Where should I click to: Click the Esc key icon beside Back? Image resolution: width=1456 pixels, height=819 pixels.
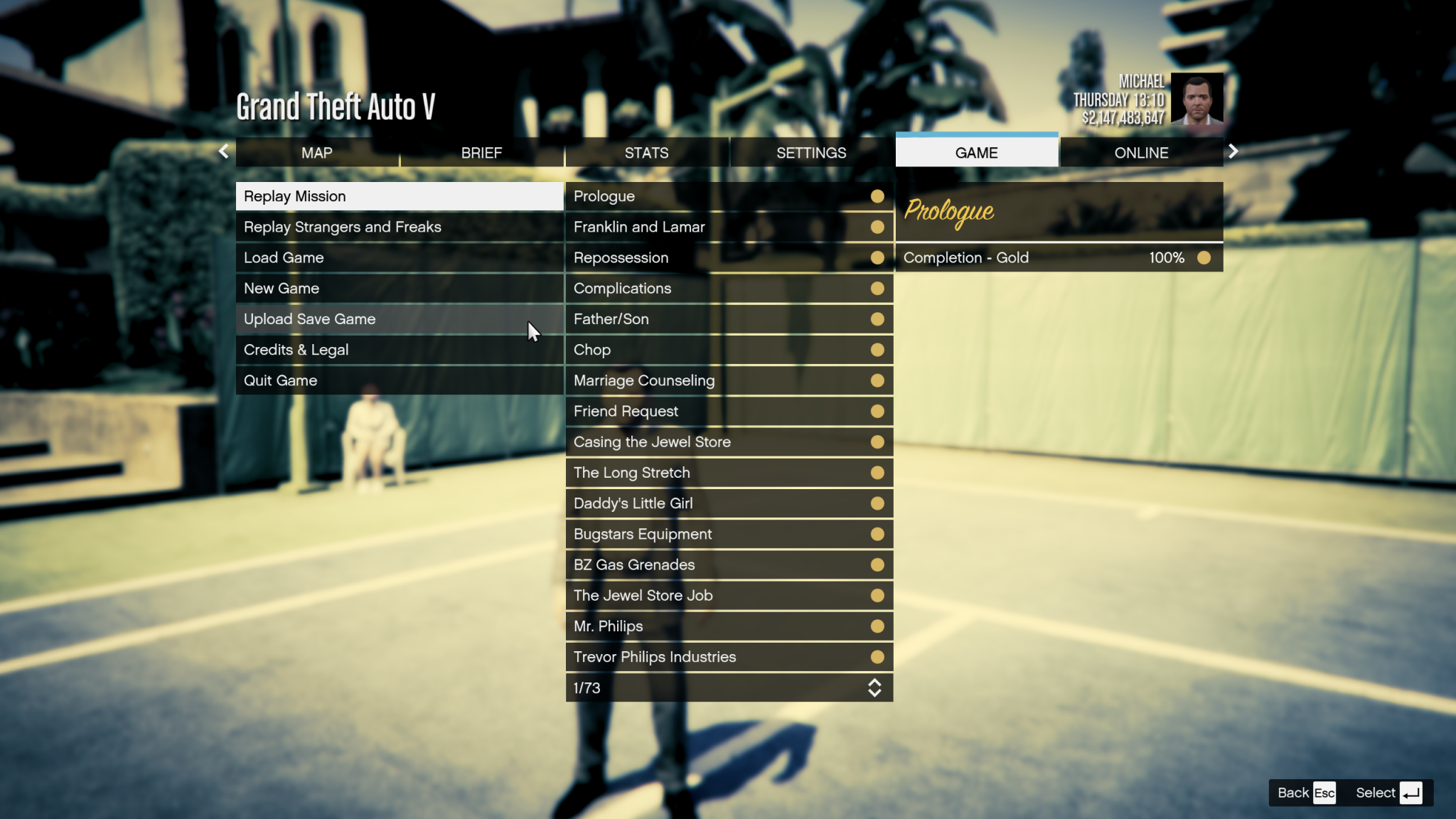coord(1324,792)
